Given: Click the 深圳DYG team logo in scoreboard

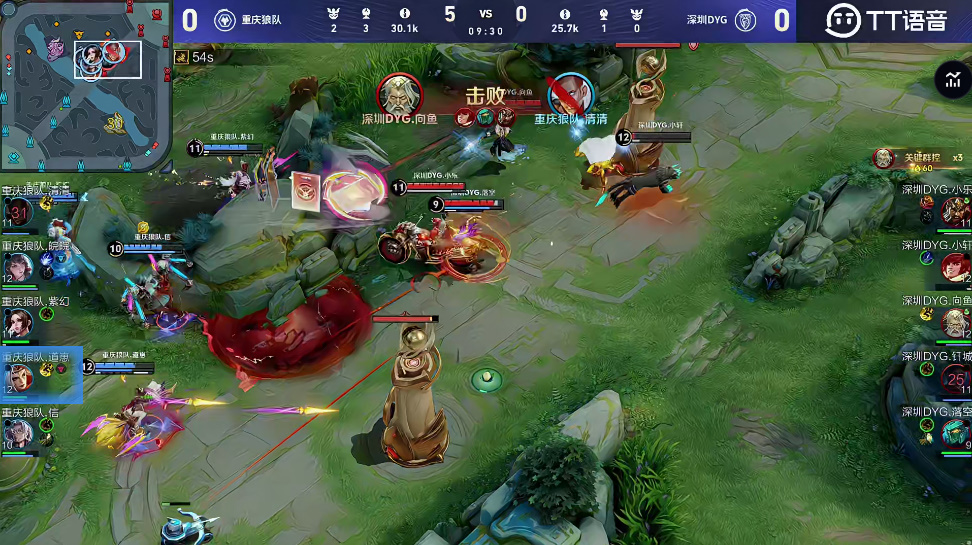Looking at the screenshot, I should [745, 20].
